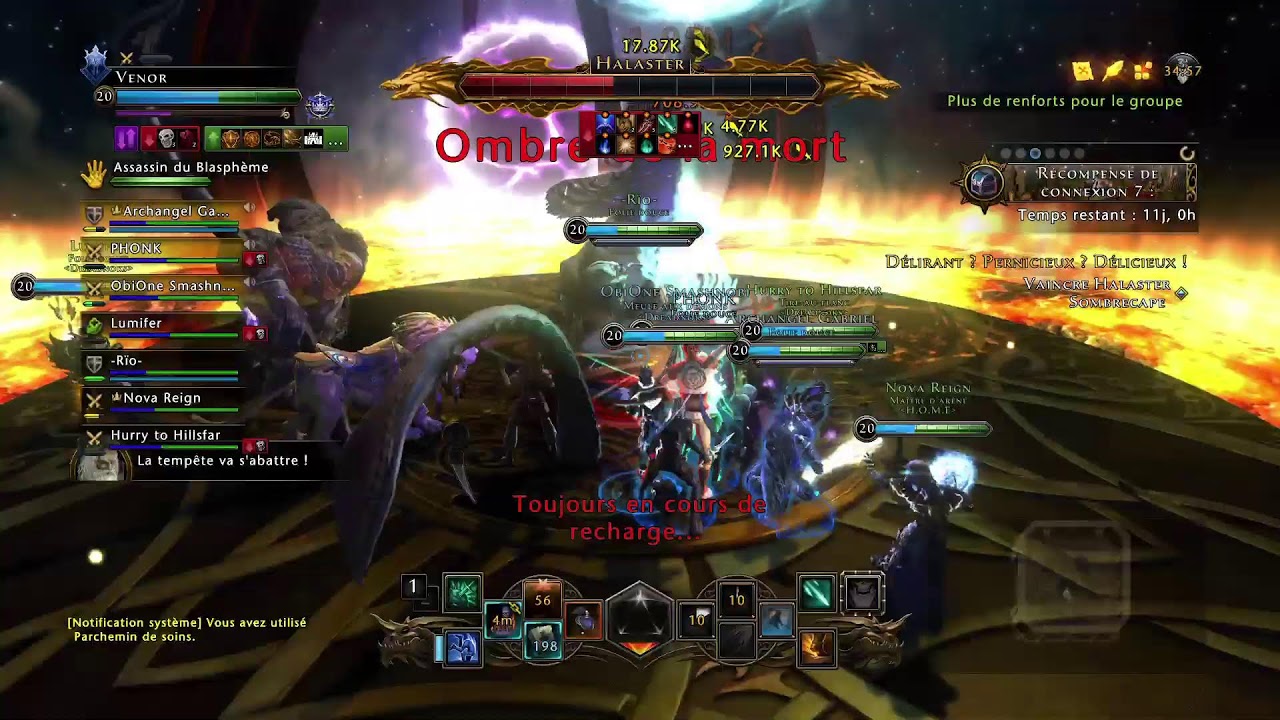Refresh the promotion banner with the circular arrow
Screen dimensions: 1280x720
(1187, 153)
